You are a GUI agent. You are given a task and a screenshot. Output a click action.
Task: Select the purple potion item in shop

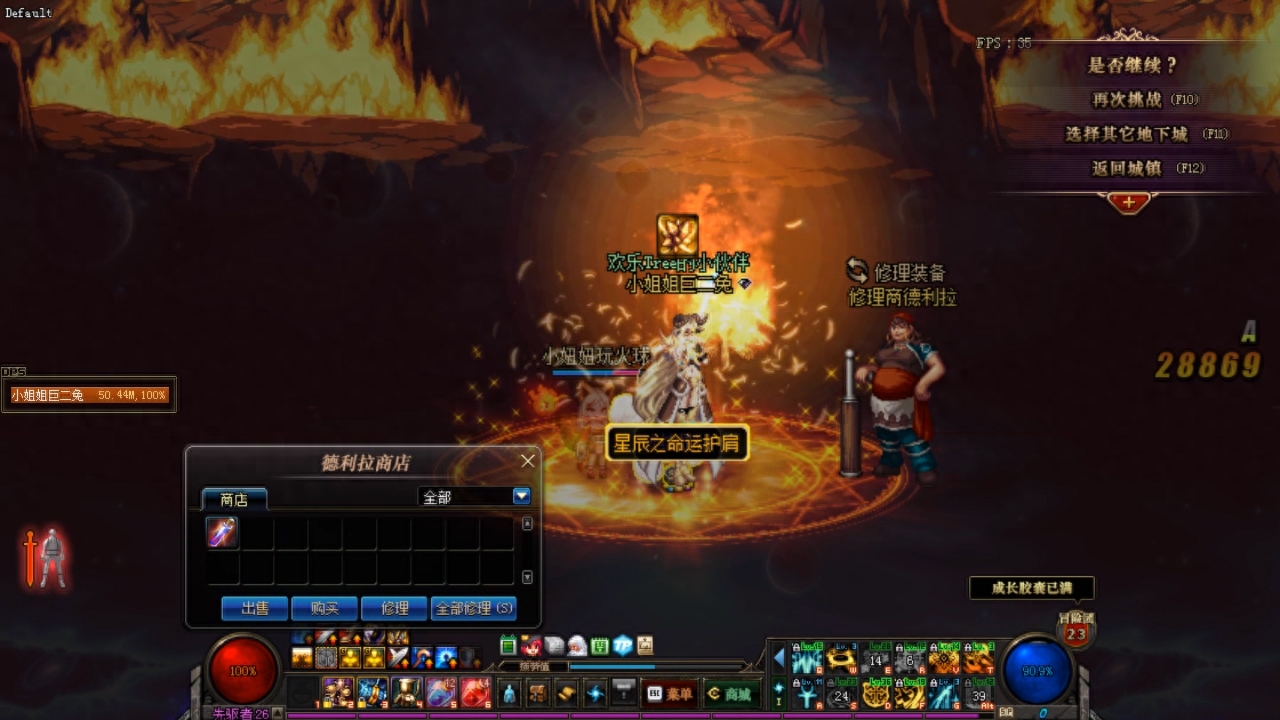222,532
